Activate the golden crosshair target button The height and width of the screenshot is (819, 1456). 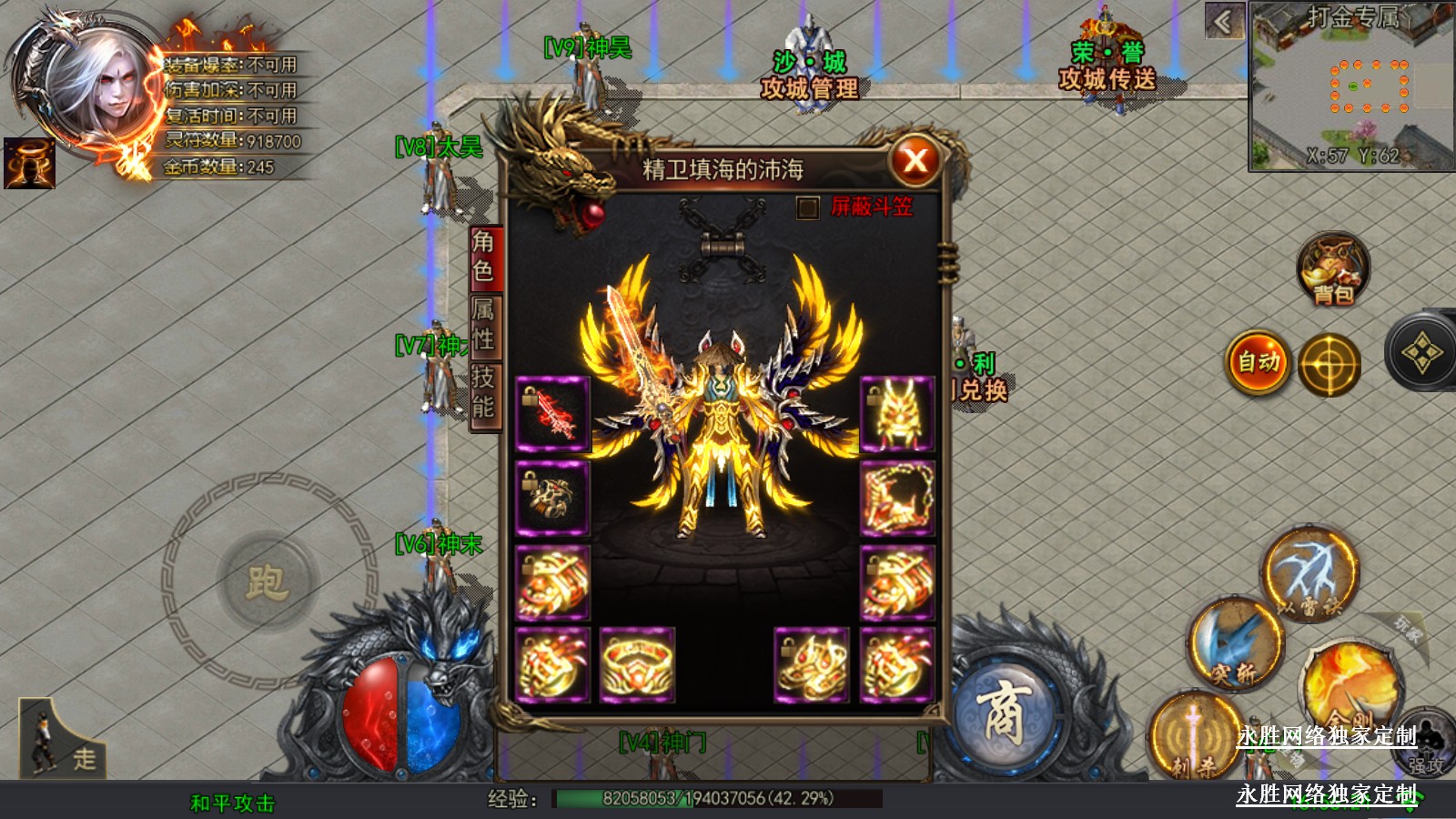1329,365
